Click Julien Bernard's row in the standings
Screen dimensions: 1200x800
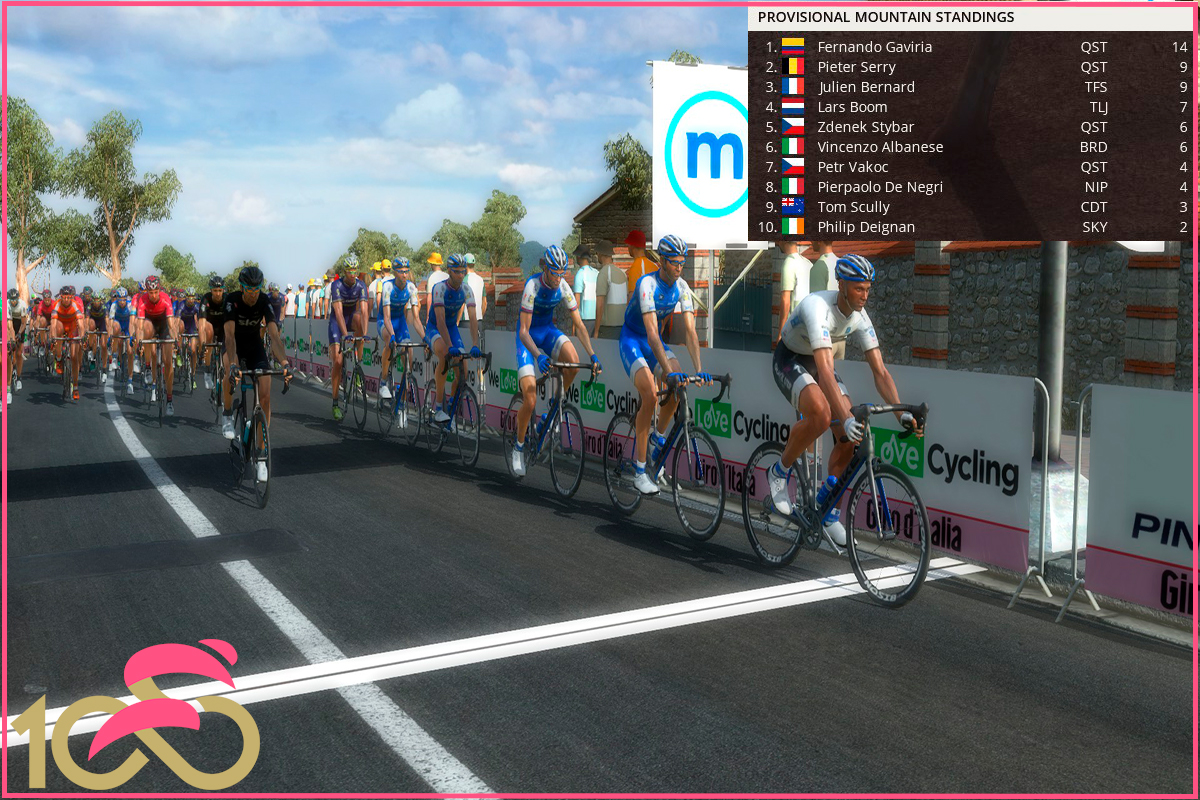[x=865, y=87]
